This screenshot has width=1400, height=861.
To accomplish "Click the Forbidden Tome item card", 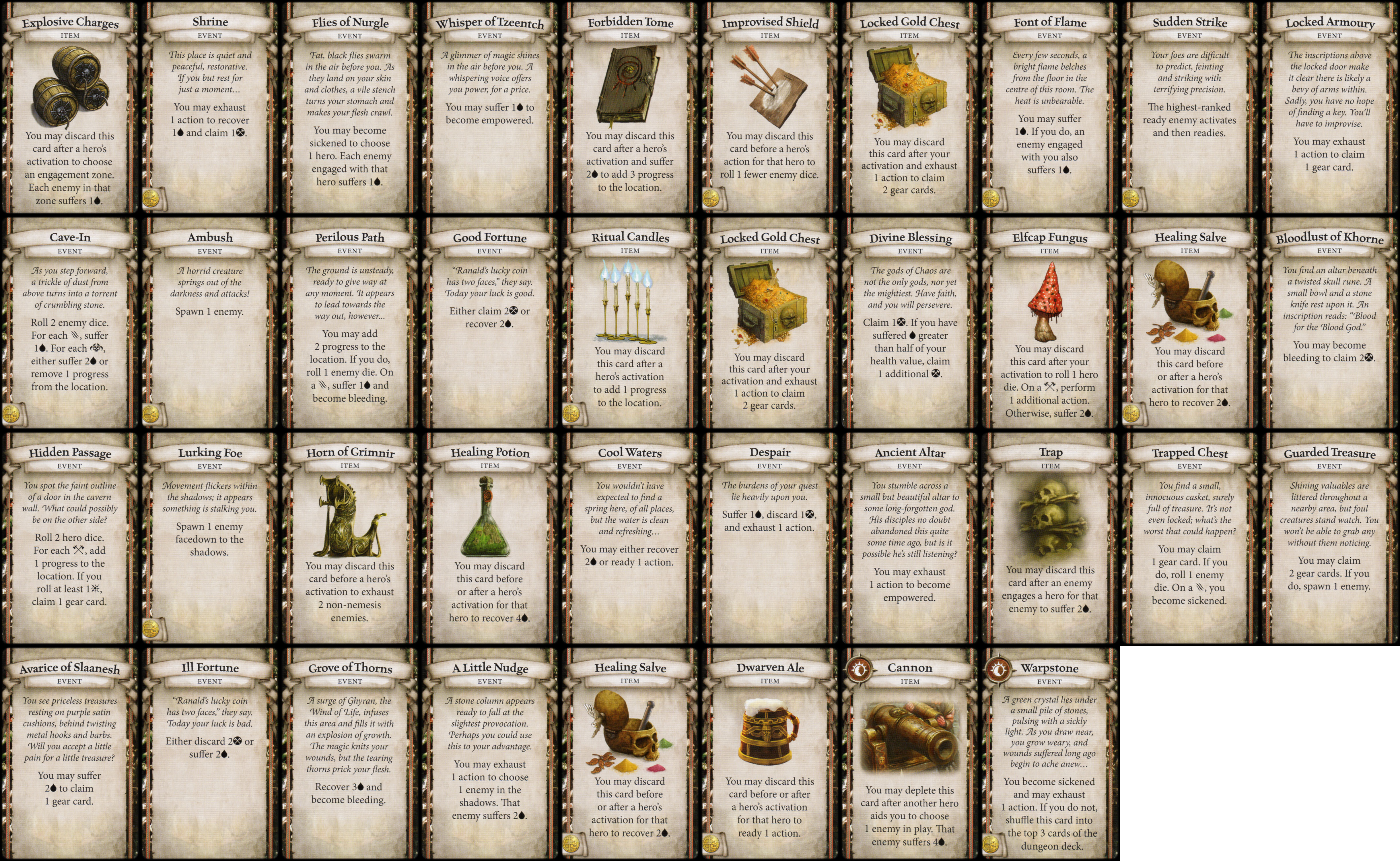I will point(630,108).
